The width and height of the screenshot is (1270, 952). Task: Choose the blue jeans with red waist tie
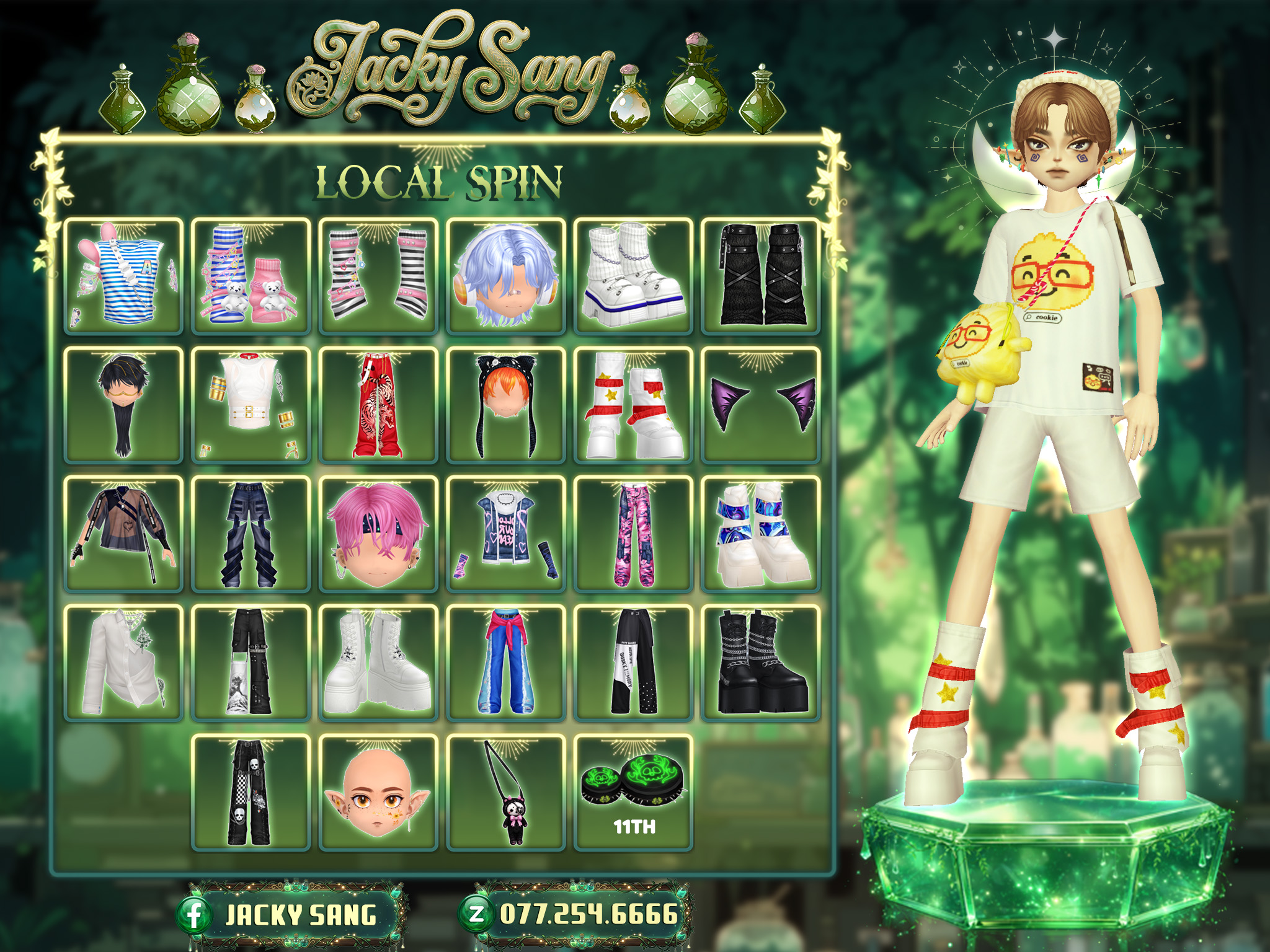tap(505, 663)
